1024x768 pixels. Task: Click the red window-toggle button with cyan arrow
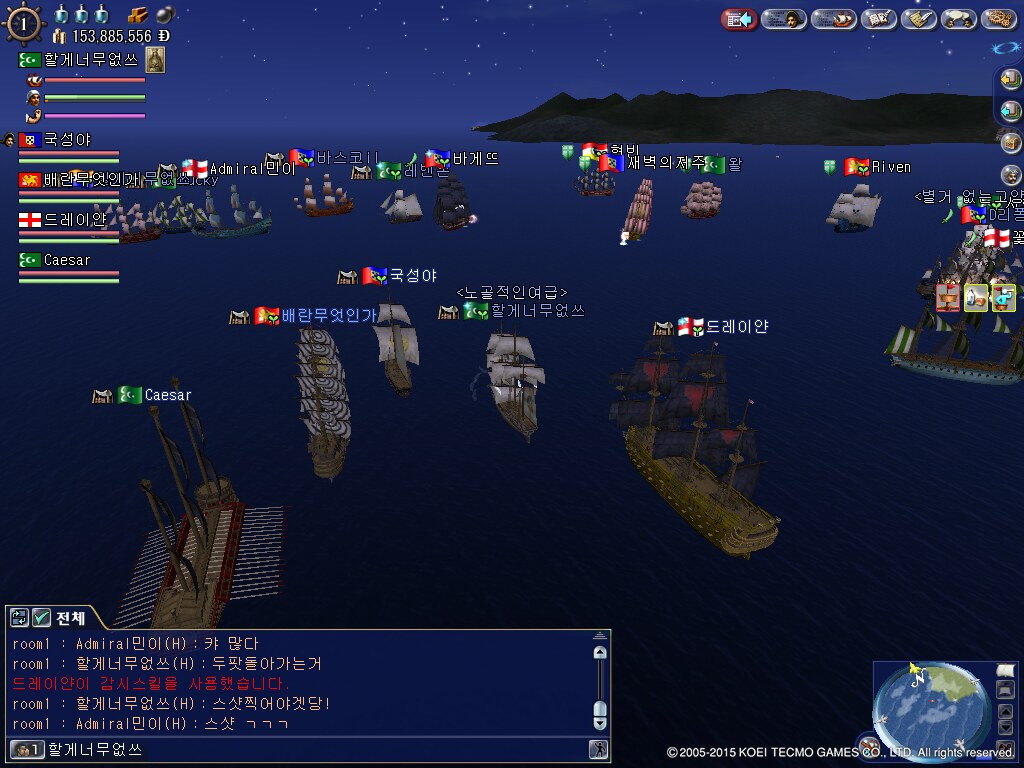(x=738, y=19)
